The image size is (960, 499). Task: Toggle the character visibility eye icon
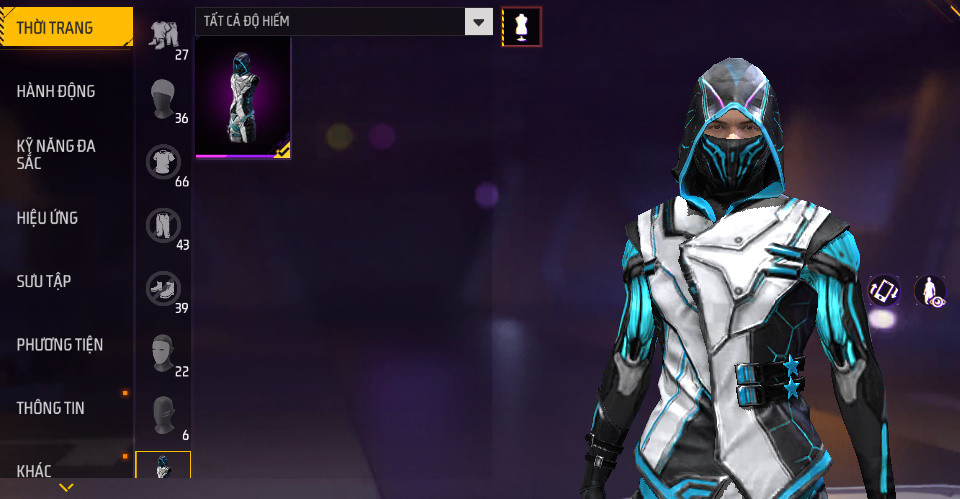point(930,291)
